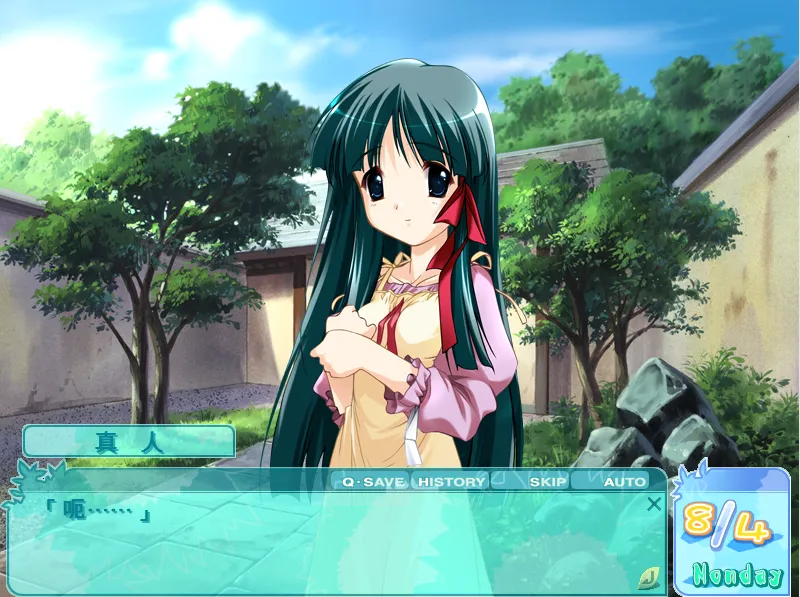Image resolution: width=800 pixels, height=597 pixels.
Task: Open the HISTORY message log
Action: coord(451,482)
